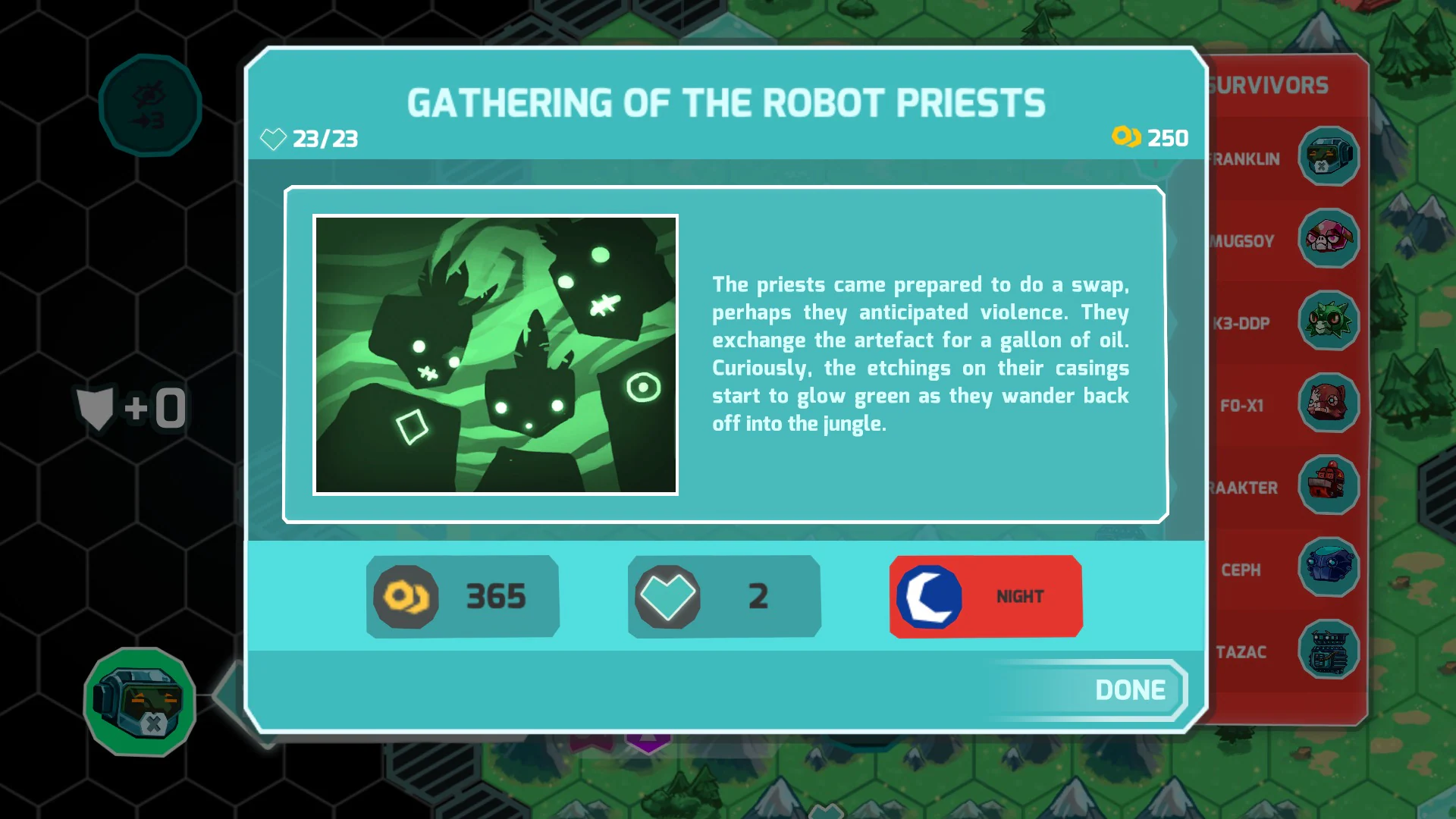Open the green priests event illustration
This screenshot has height=819, width=1456.
496,354
